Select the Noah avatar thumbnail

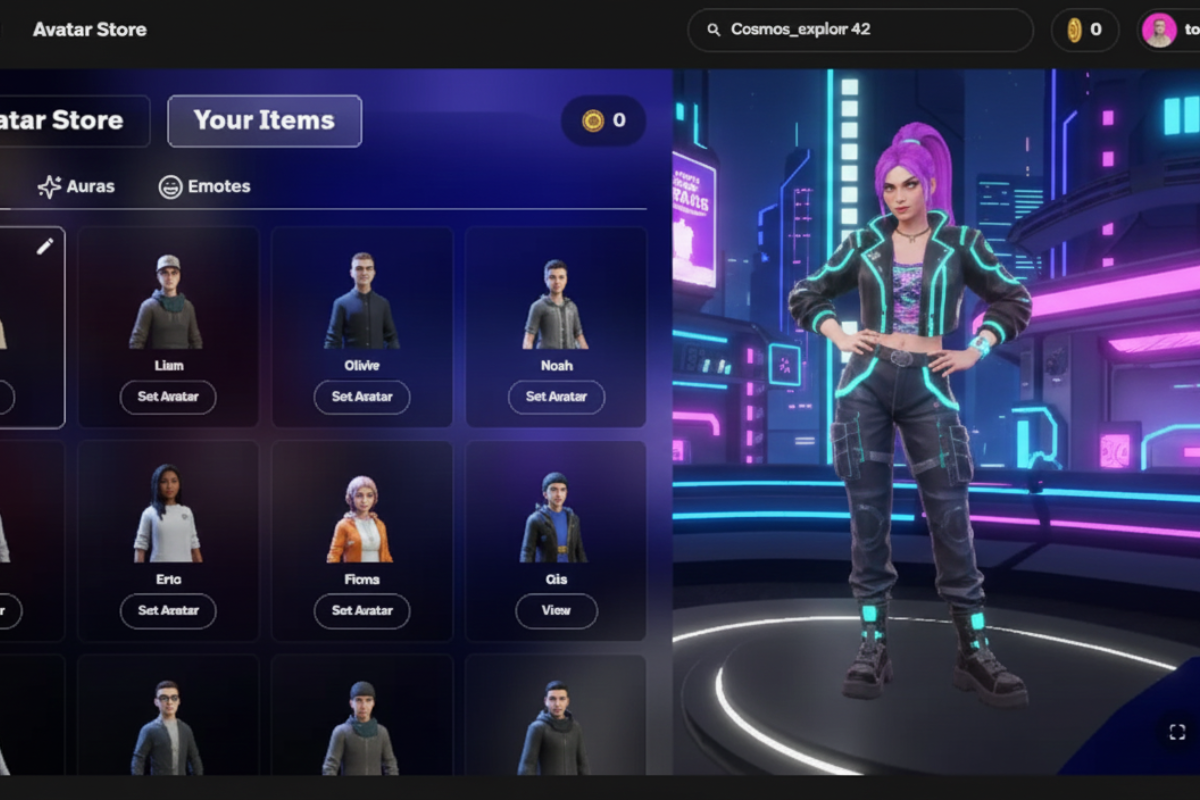coord(556,304)
